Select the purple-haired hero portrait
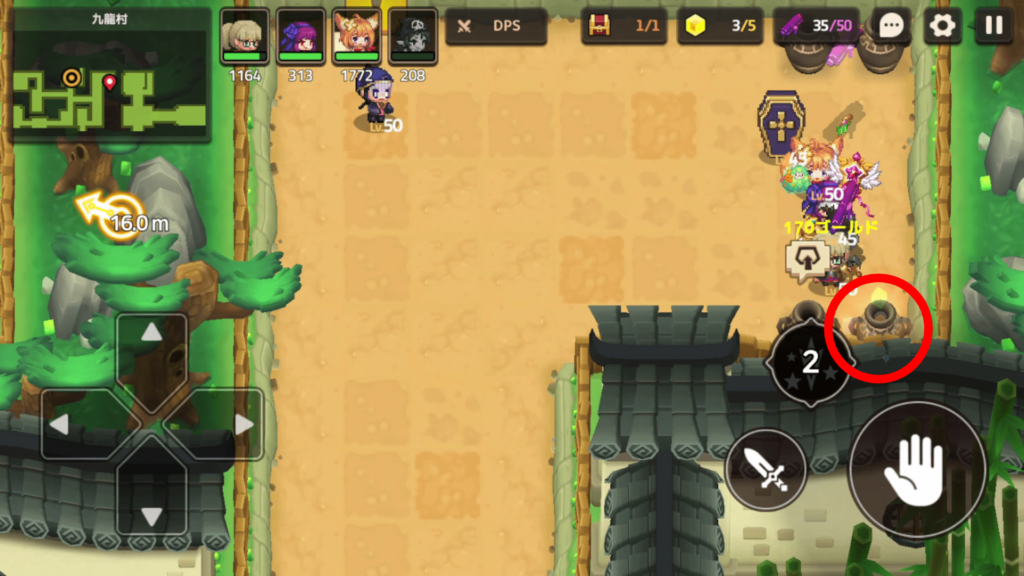This screenshot has width=1024, height=576. point(301,36)
